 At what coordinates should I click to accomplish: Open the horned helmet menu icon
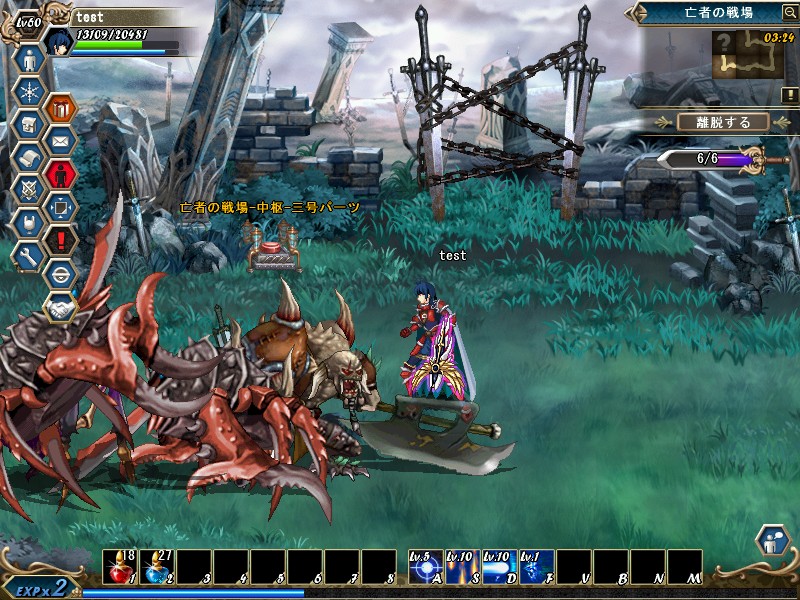(x=27, y=223)
